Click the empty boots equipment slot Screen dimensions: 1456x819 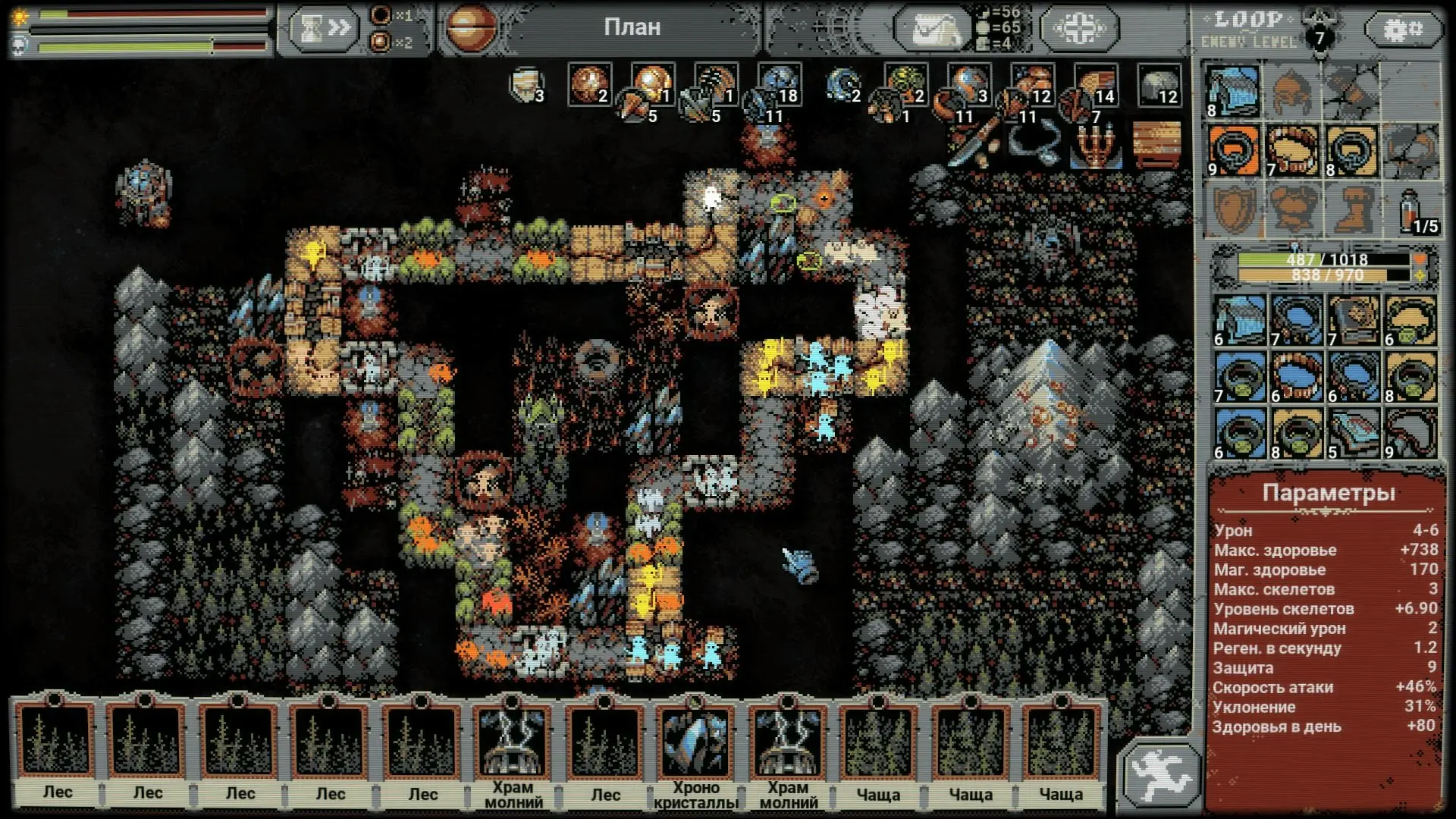tap(1353, 209)
